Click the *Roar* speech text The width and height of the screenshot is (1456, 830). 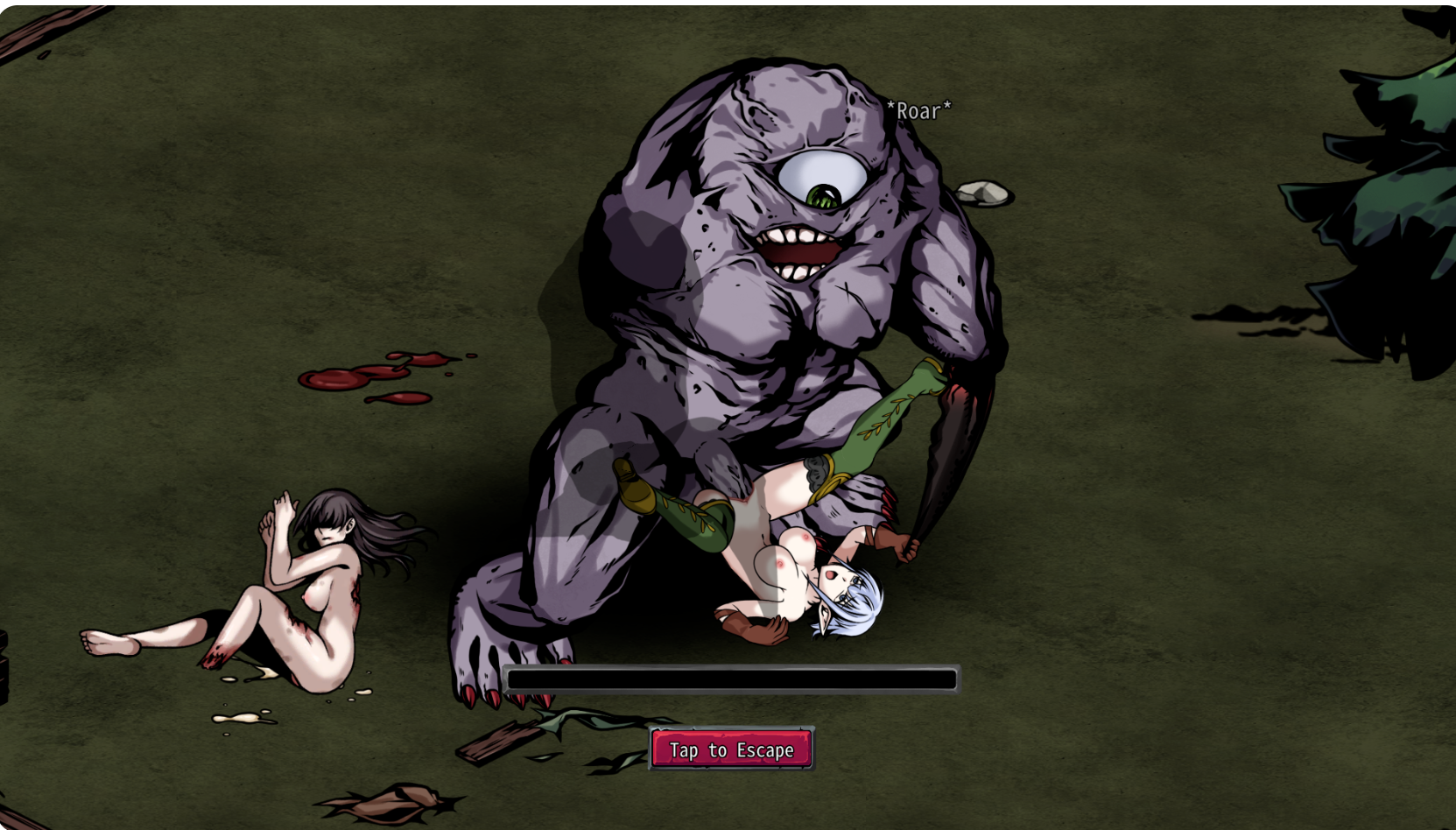(x=918, y=109)
